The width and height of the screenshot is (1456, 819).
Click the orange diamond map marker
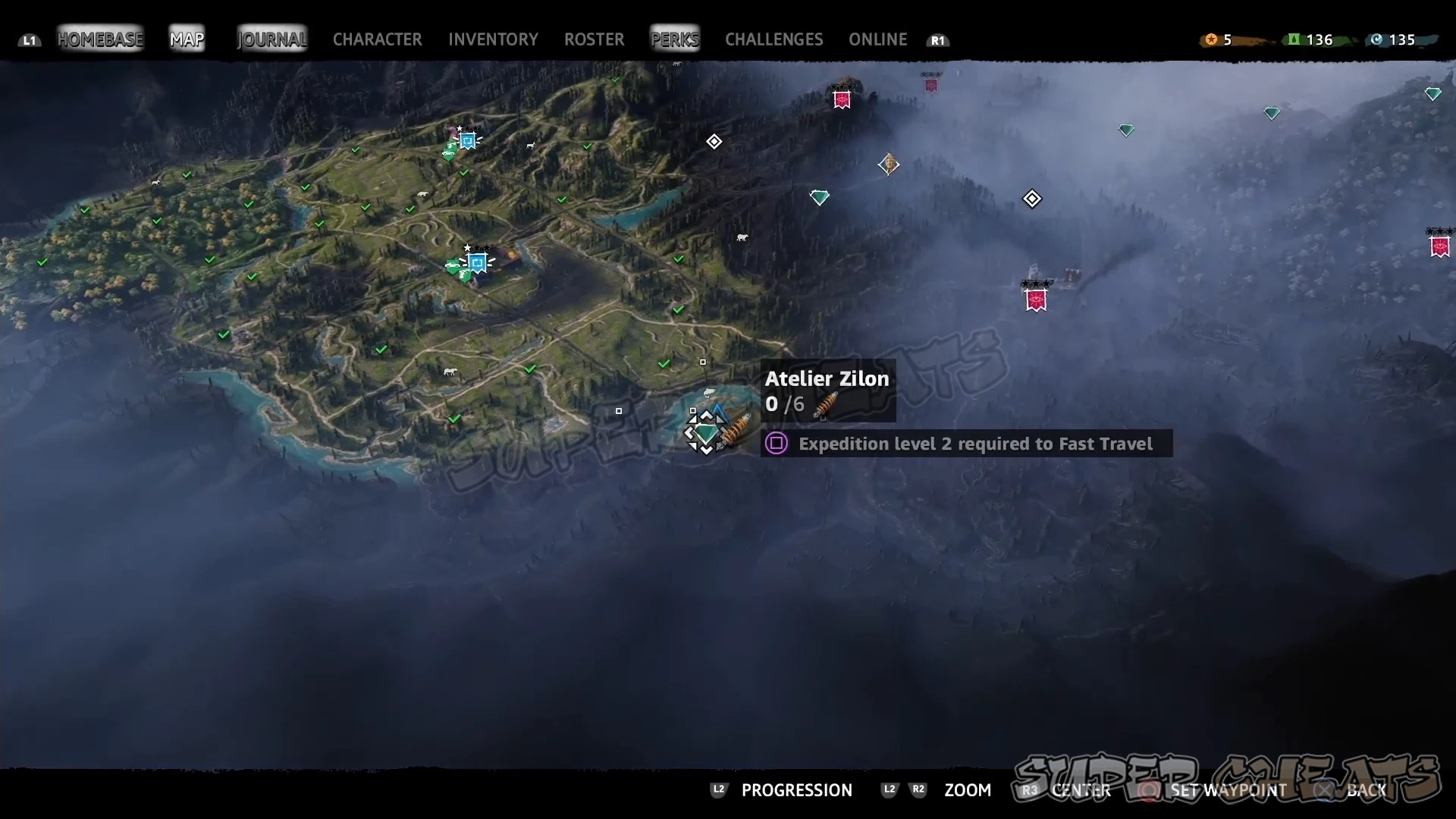pyautogui.click(x=889, y=164)
